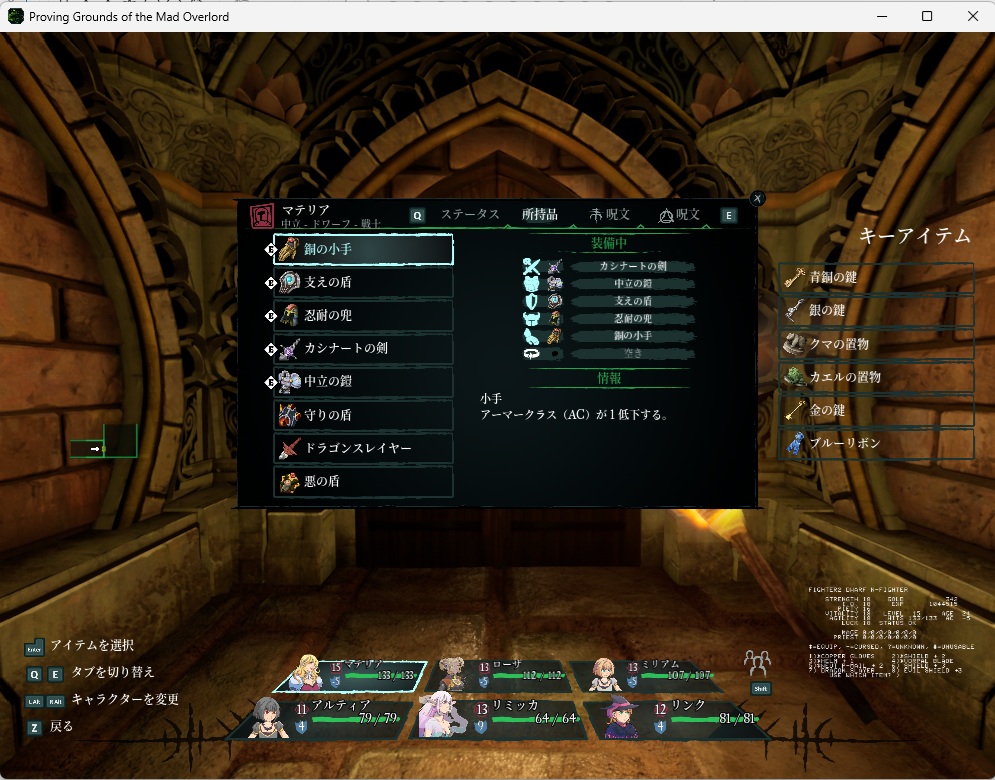Select the 青銅の鍵 key item
Screen dimensions: 995x780
tap(876, 278)
